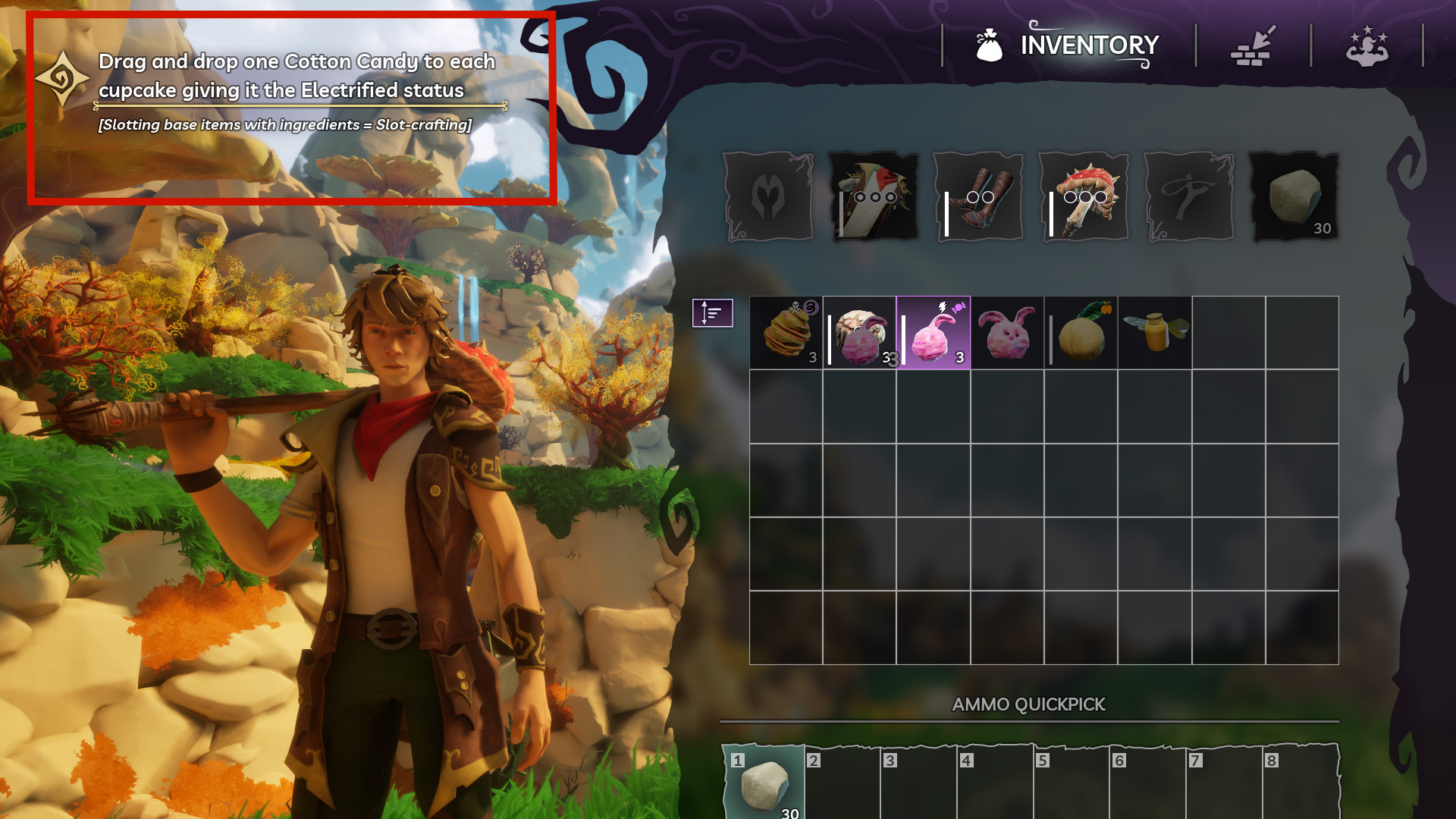
Task: Choose the pink fluffy bunny item
Action: [1007, 333]
